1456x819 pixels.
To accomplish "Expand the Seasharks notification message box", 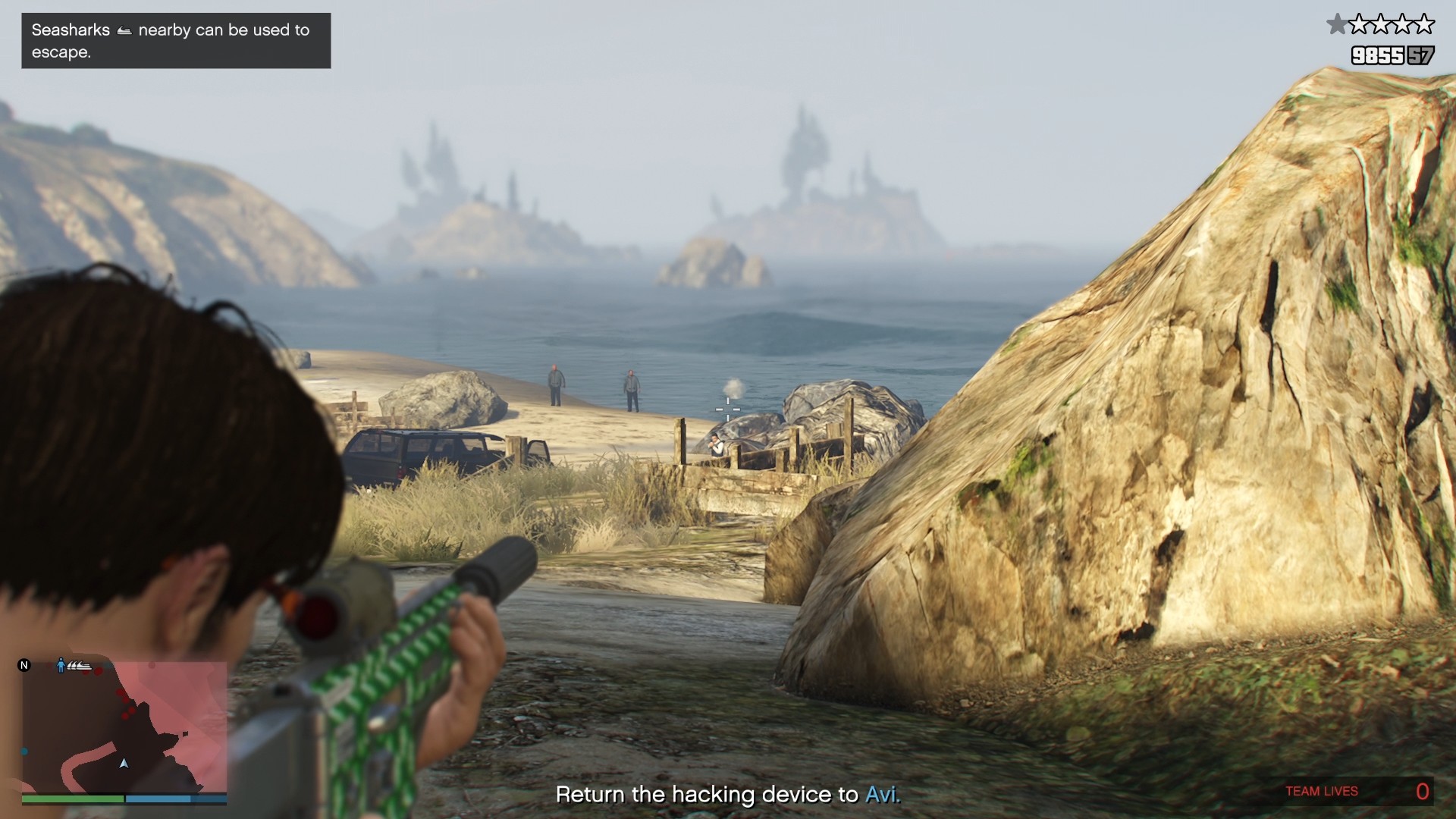I will (x=176, y=41).
